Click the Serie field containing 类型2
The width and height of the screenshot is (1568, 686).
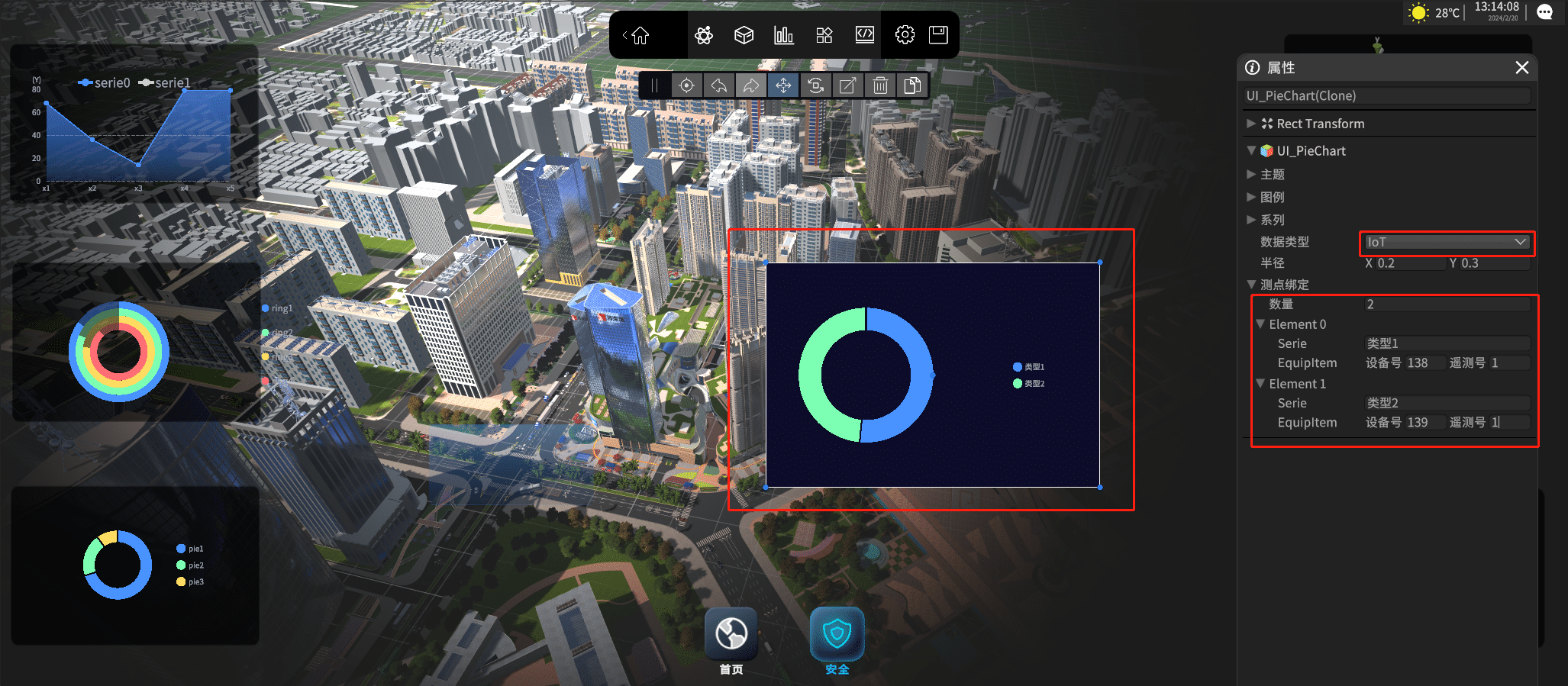[x=1447, y=403]
